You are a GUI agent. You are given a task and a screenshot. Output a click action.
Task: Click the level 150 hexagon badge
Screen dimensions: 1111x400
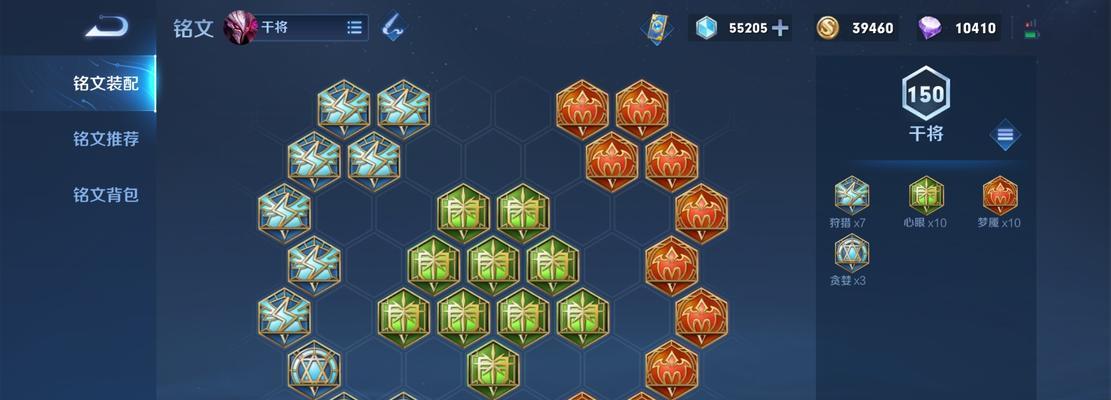(925, 94)
